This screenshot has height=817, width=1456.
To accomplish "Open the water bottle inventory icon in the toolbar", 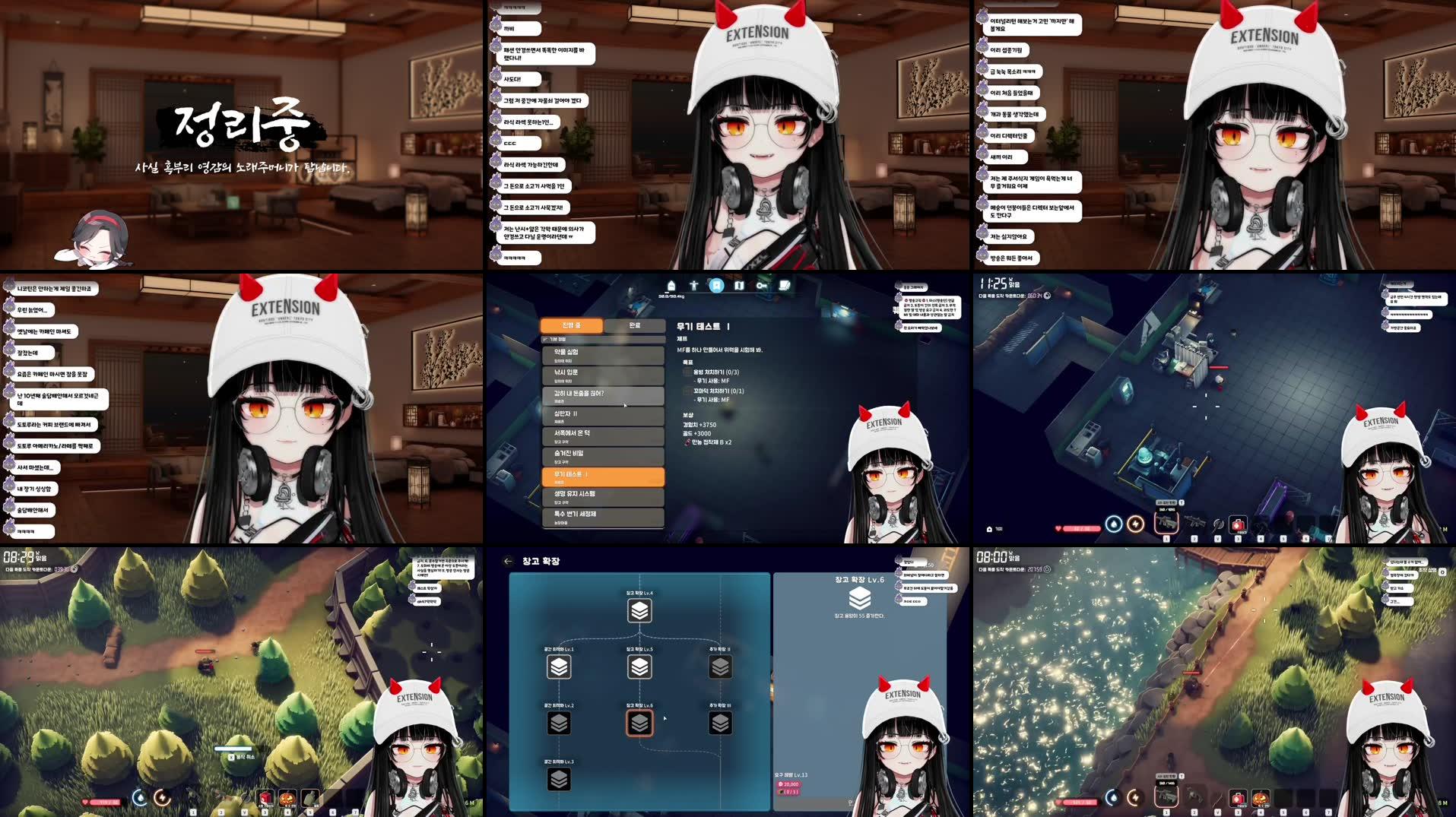I will pyautogui.click(x=672, y=286).
